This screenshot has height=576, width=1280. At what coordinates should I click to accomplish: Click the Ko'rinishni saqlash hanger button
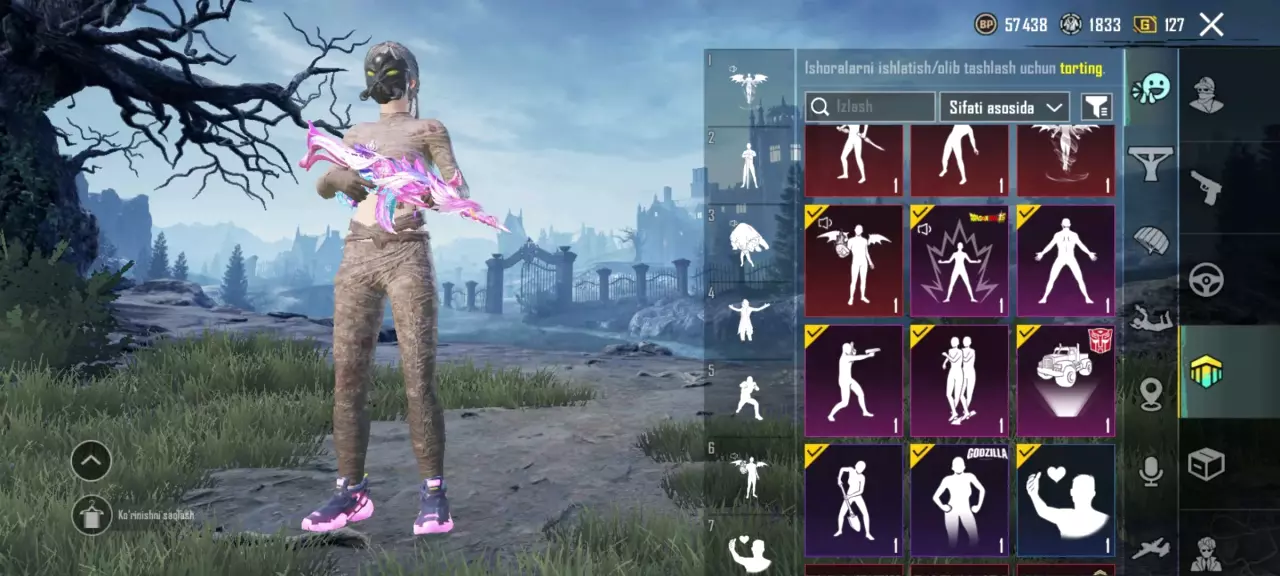(91, 514)
